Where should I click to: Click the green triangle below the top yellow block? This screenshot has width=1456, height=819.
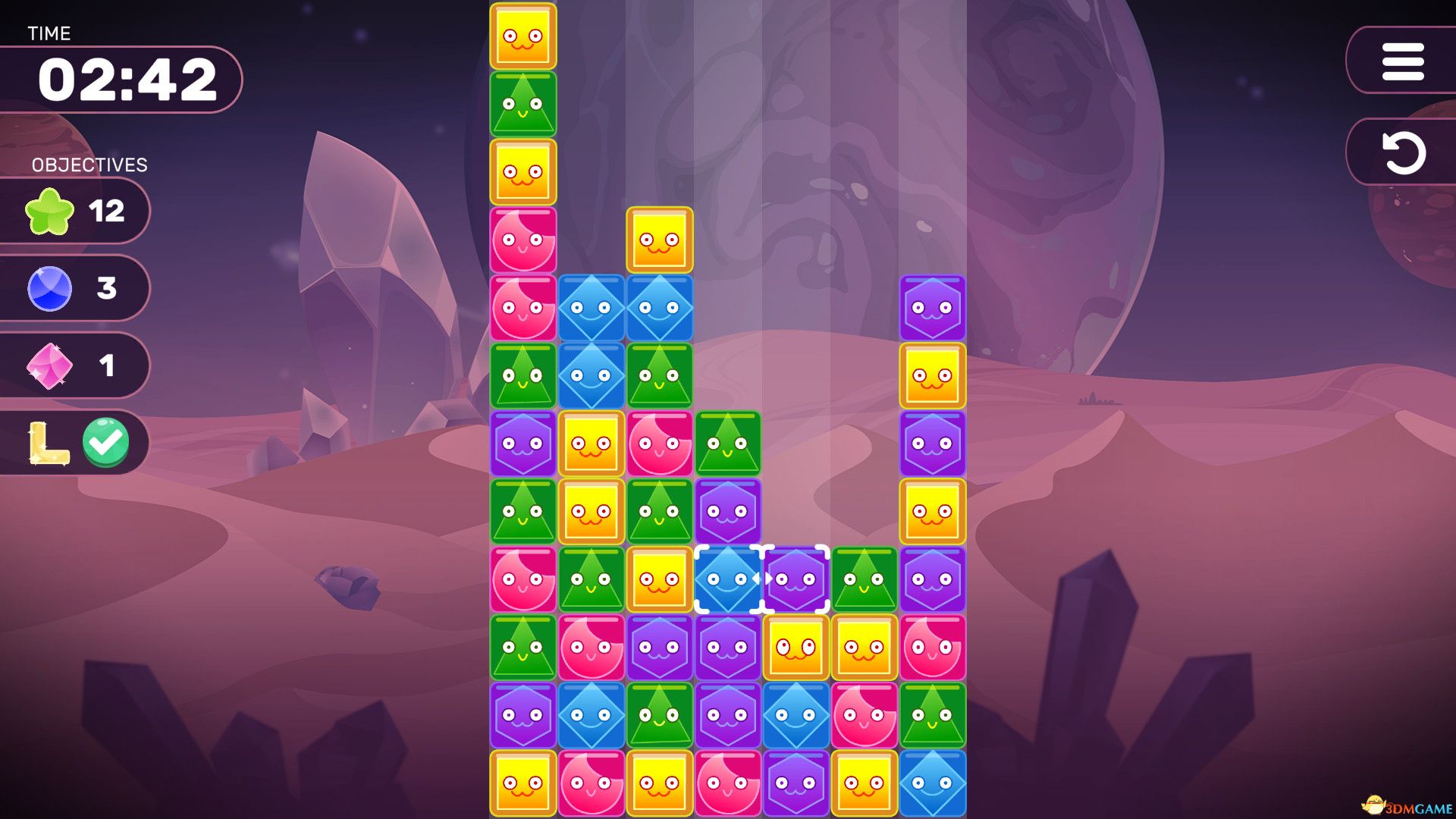(523, 102)
